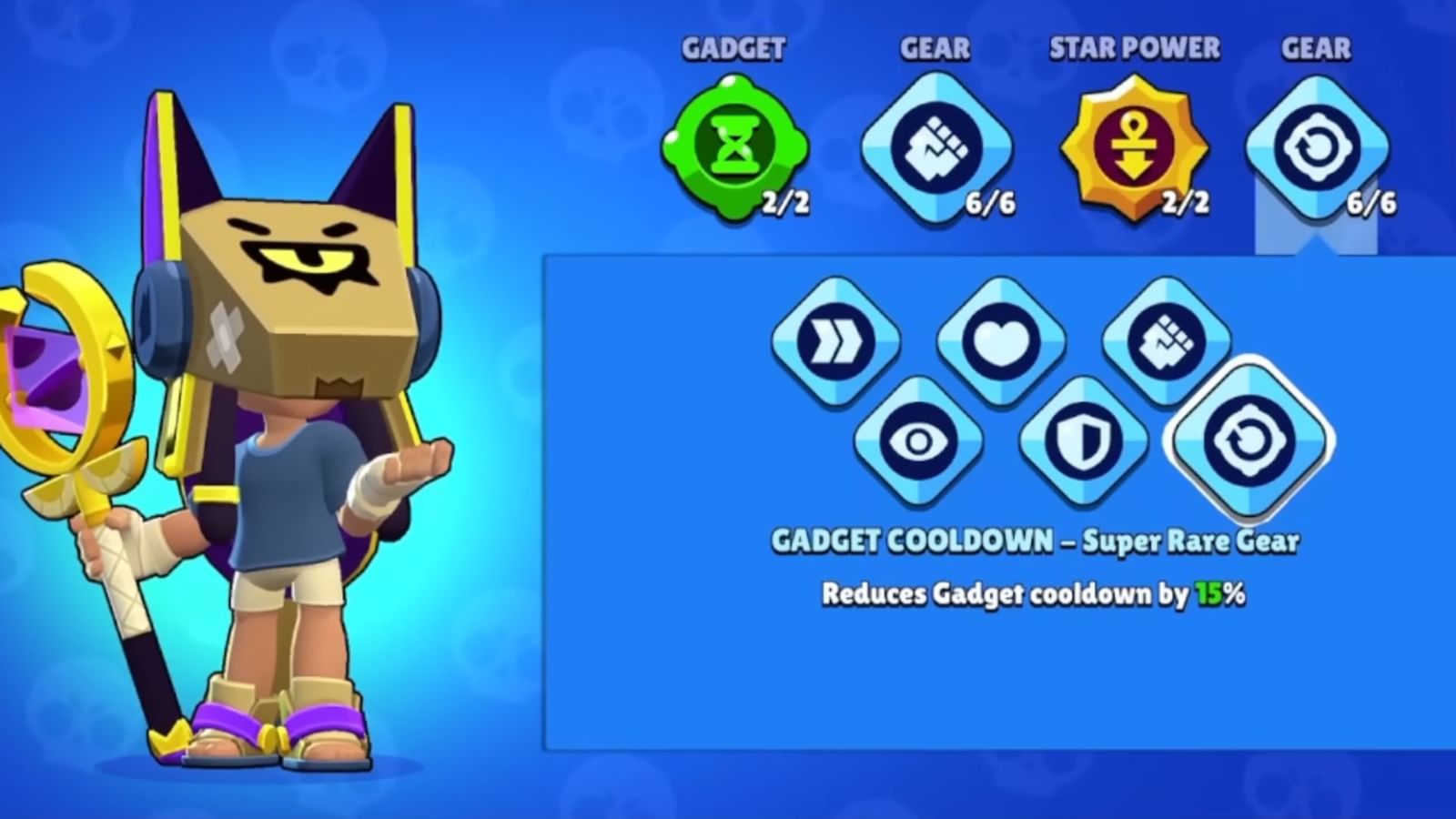Image resolution: width=1456 pixels, height=819 pixels.
Task: Click the green 15% value text
Action: (1208, 591)
